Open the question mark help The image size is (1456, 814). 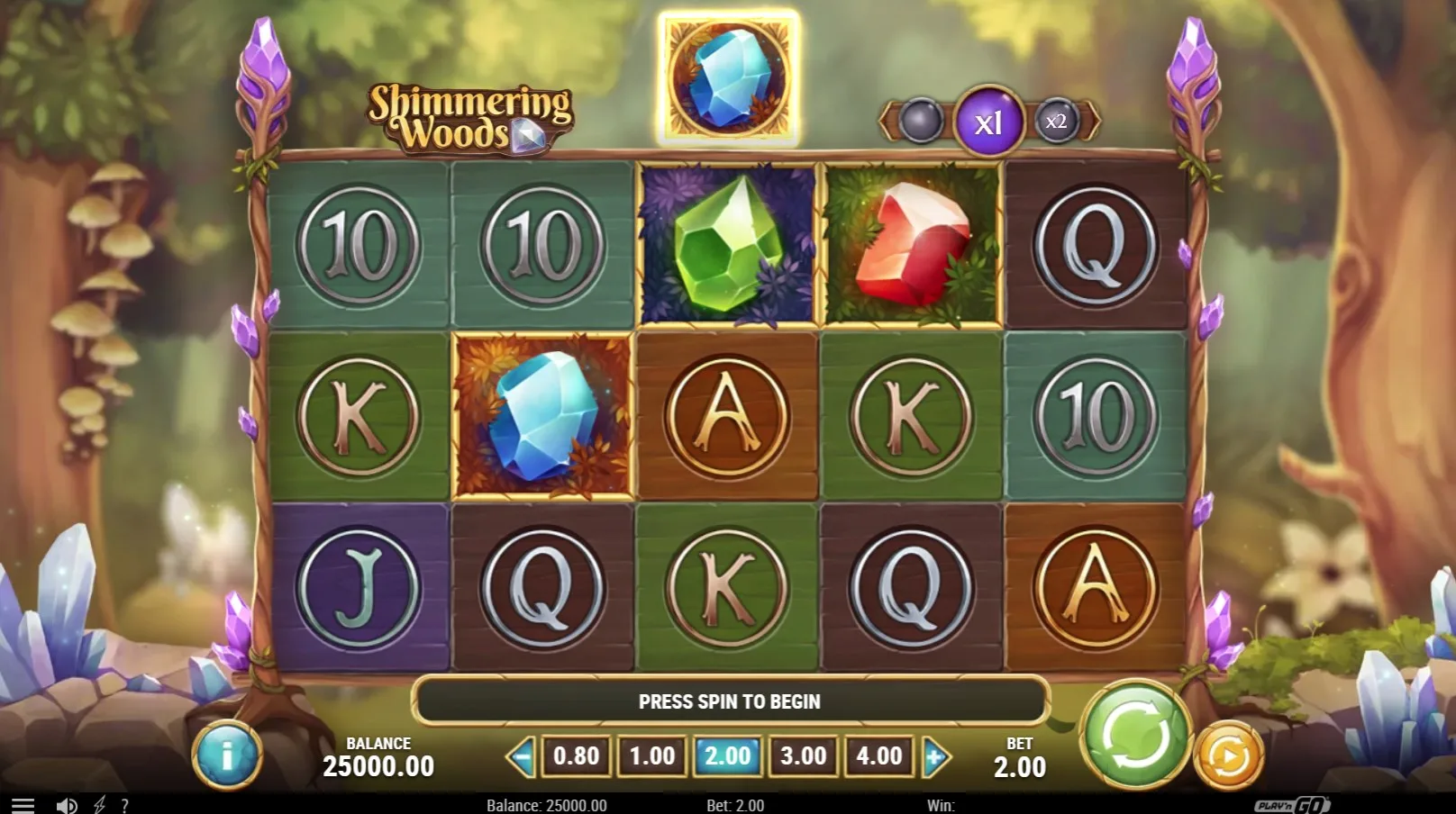point(124,806)
